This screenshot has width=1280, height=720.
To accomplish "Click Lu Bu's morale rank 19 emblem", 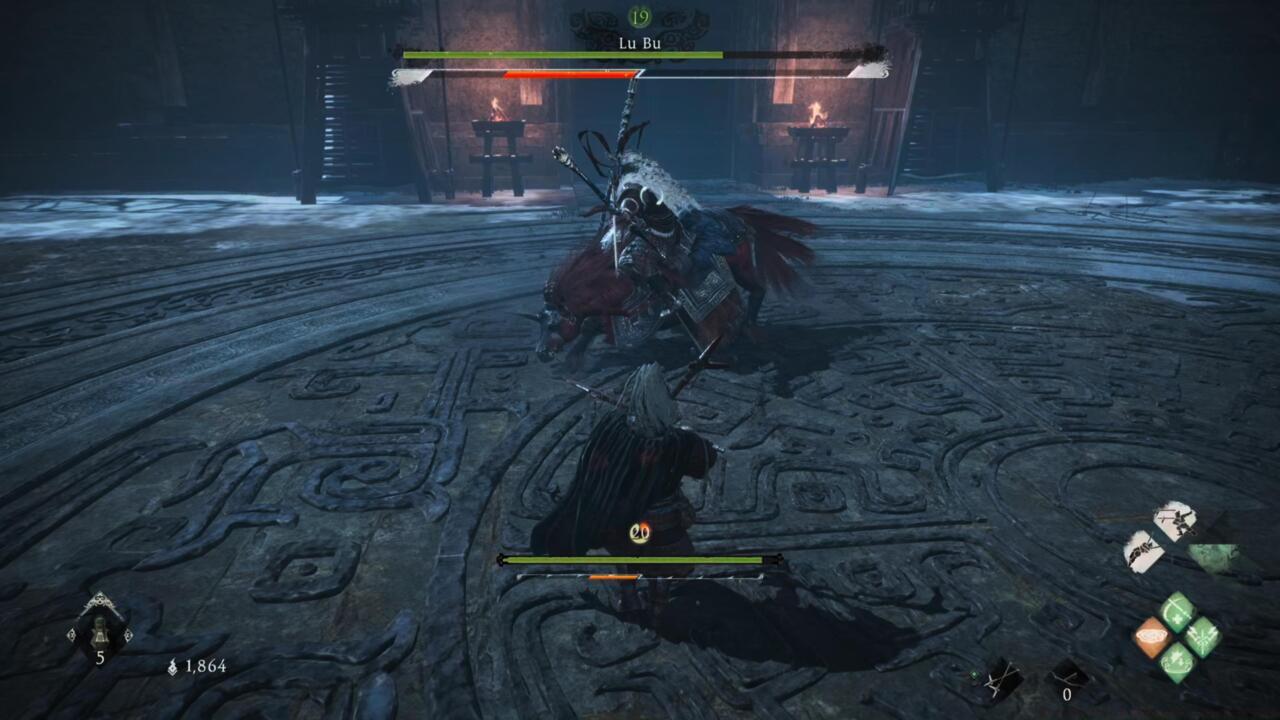I will coord(638,16).
